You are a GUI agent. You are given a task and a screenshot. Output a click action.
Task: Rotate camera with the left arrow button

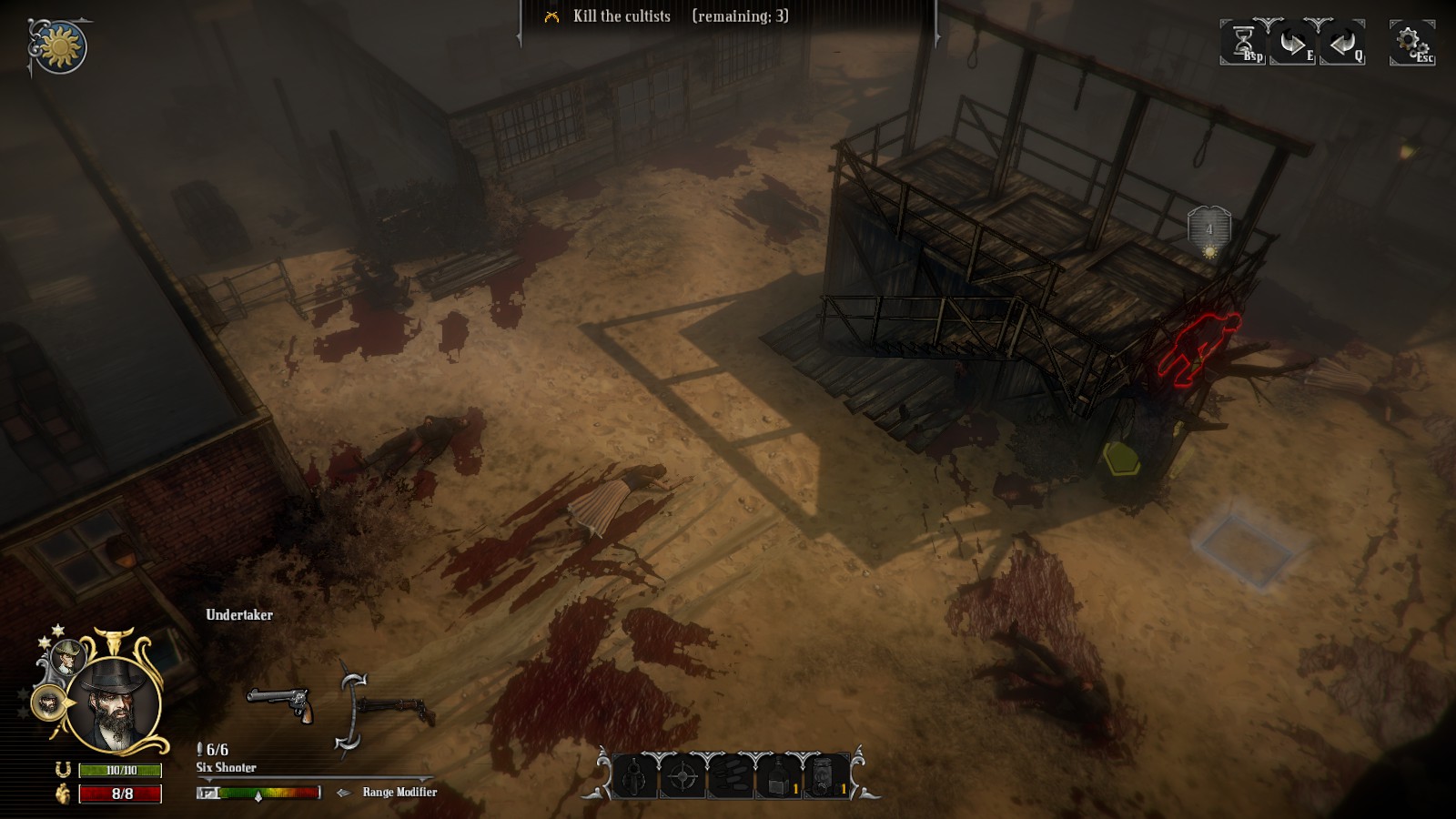click(x=1341, y=42)
